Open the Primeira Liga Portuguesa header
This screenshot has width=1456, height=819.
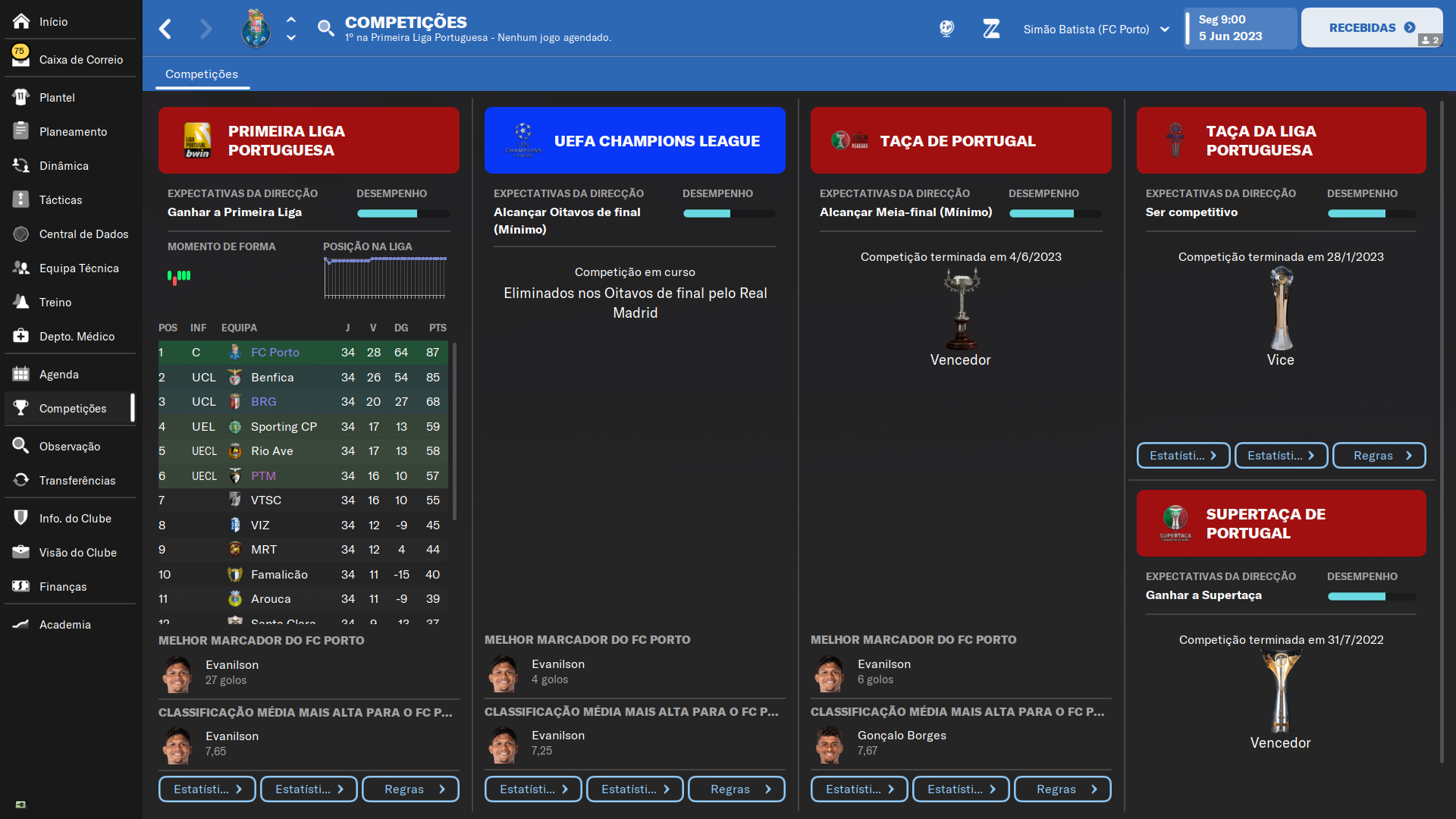309,141
